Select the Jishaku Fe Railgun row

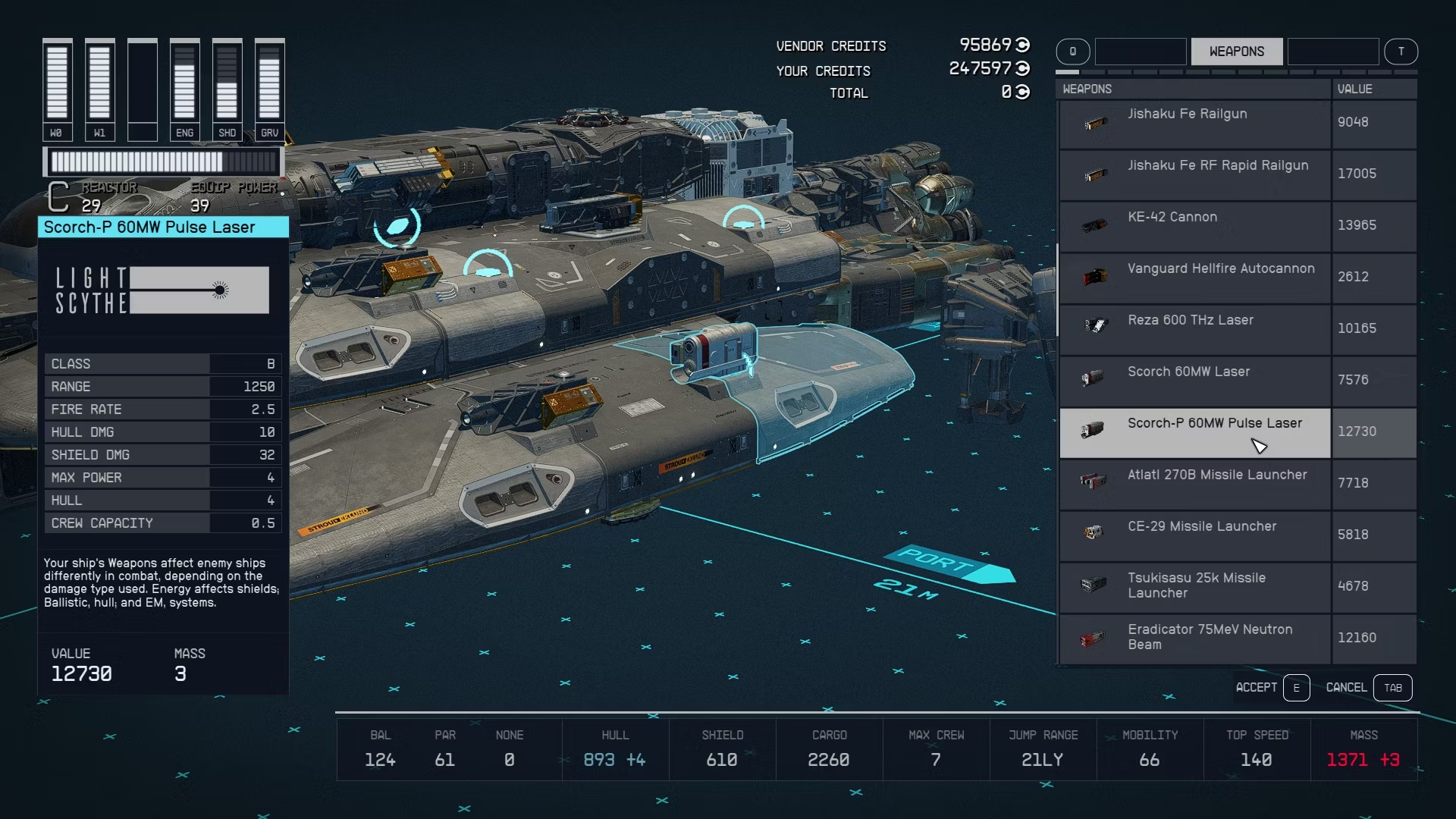pos(1195,123)
